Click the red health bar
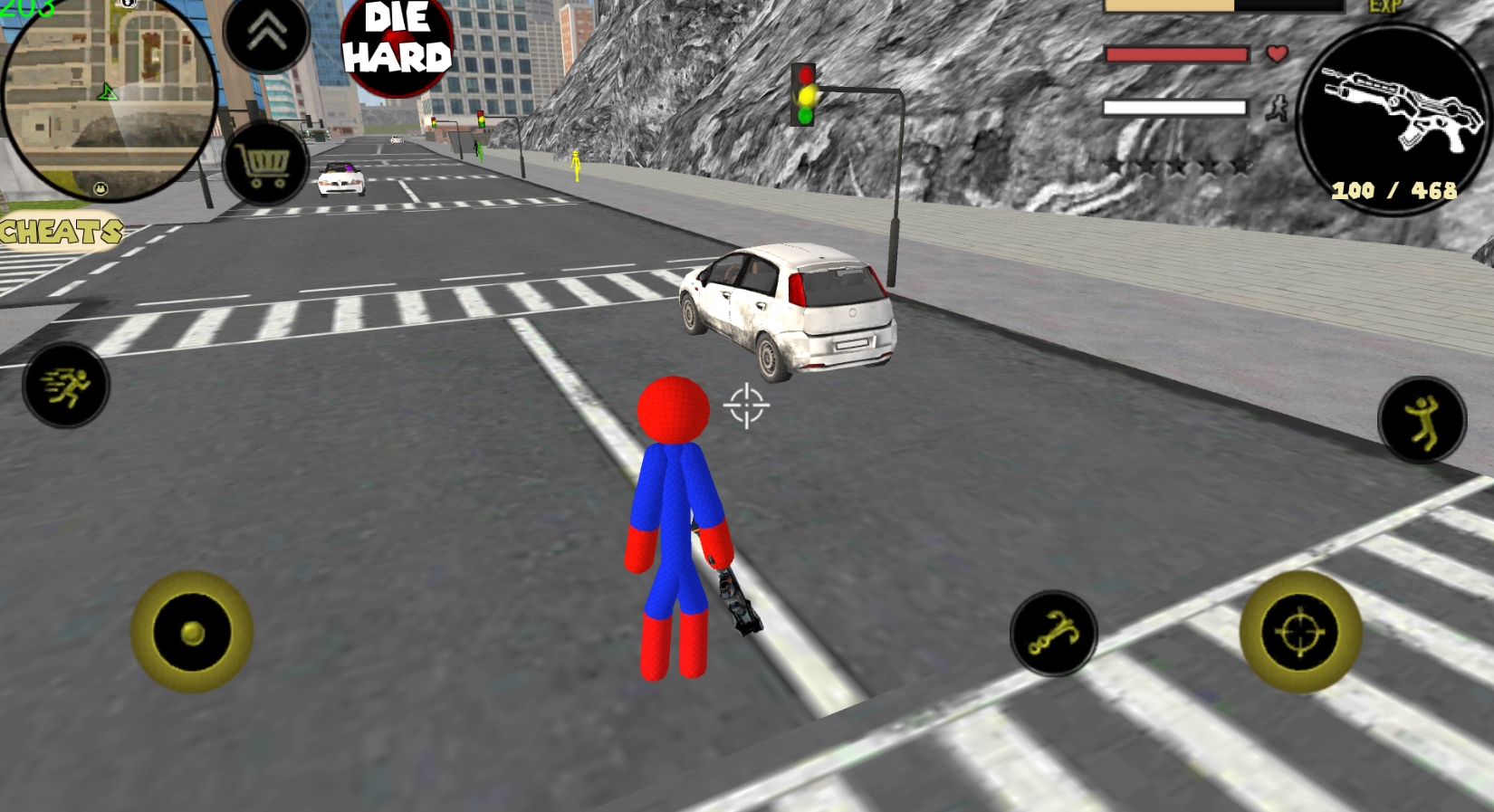The image size is (1494, 812). pyautogui.click(x=1175, y=54)
